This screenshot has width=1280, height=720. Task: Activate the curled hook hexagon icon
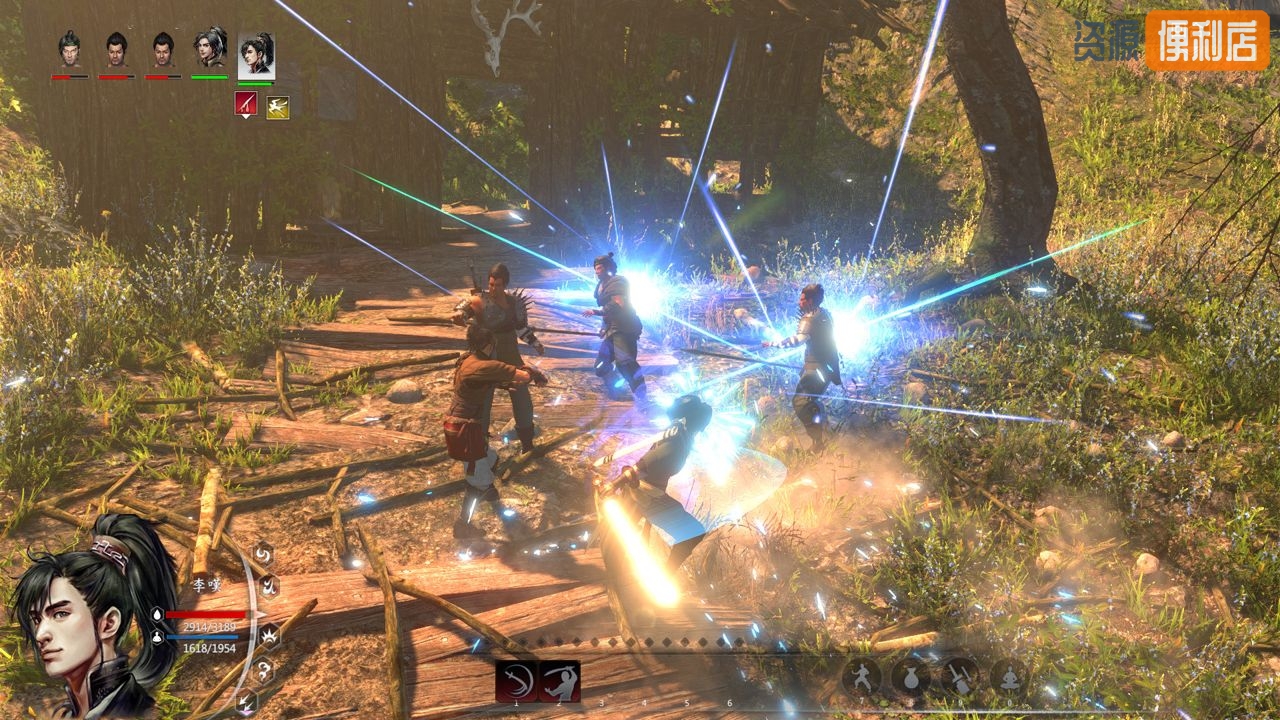coord(262,670)
